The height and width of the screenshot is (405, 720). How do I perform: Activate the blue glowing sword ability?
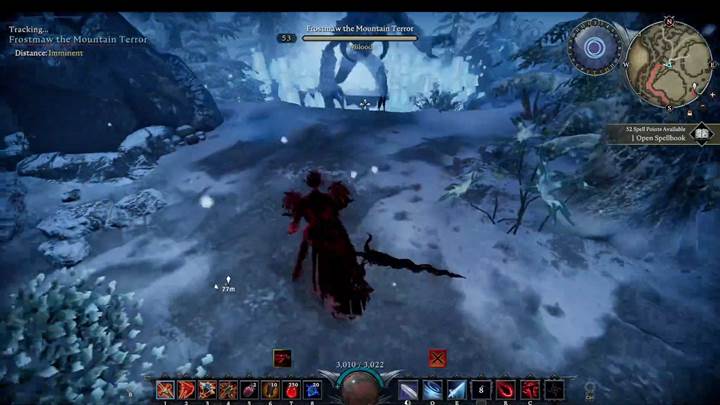457,389
